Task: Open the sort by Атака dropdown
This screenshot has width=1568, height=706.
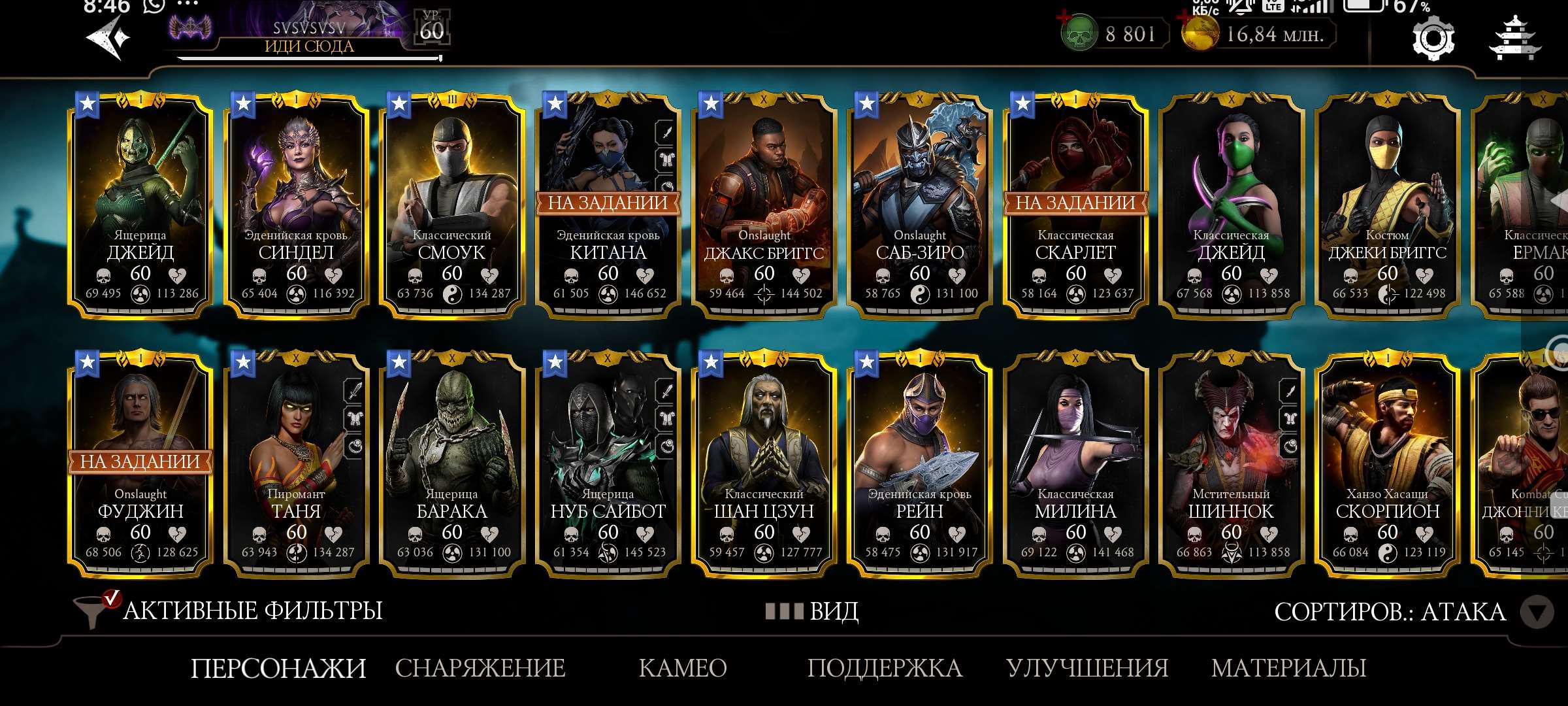Action: click(1535, 613)
